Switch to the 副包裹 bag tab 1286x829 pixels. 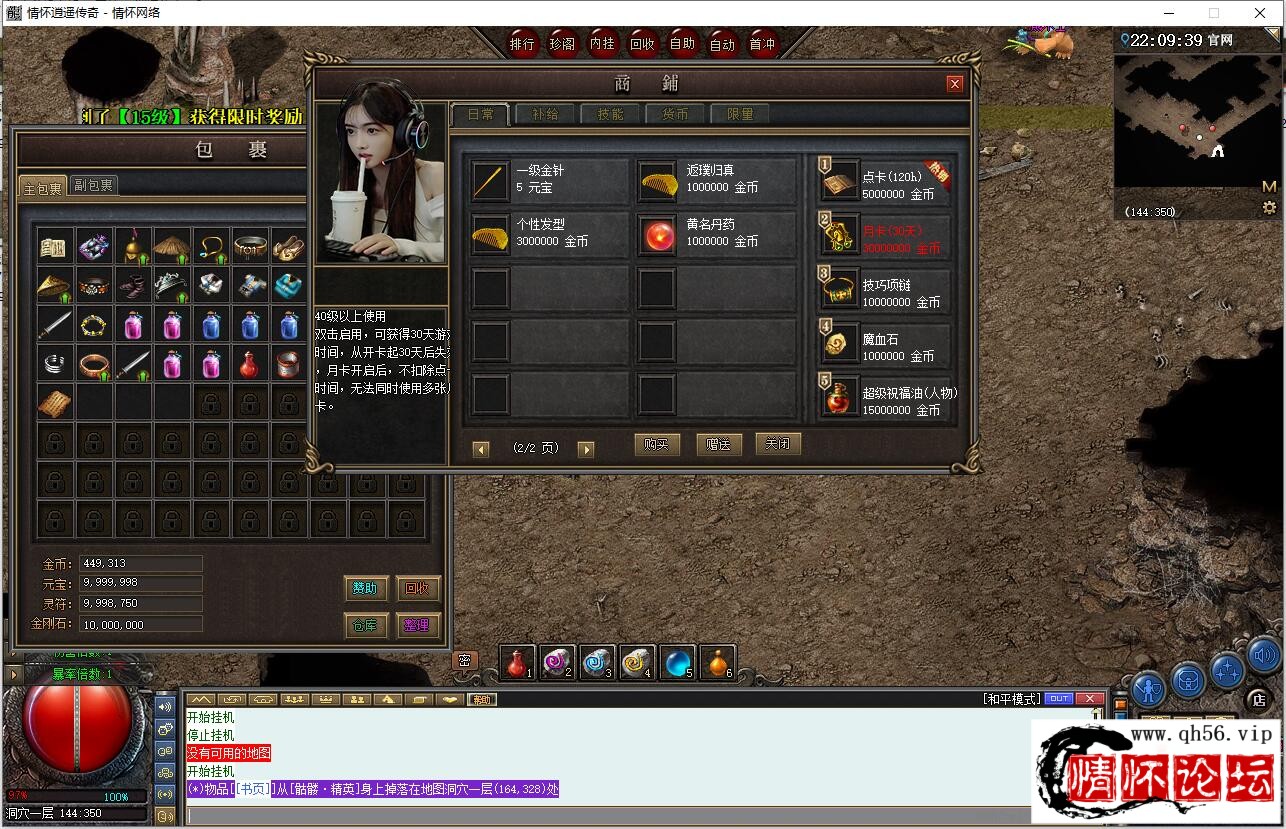[x=93, y=186]
